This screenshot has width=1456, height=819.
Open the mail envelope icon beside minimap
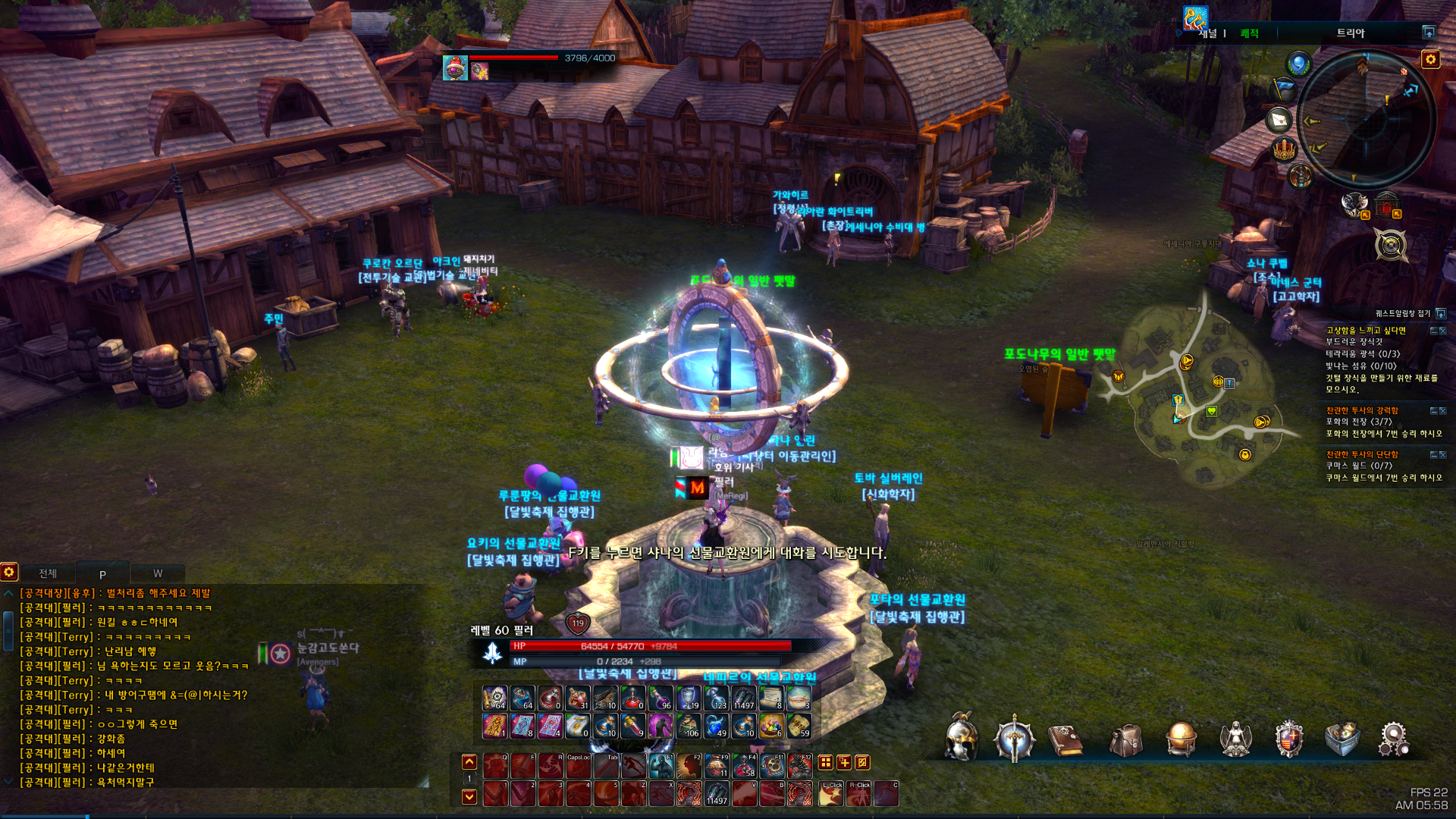coord(1280,120)
